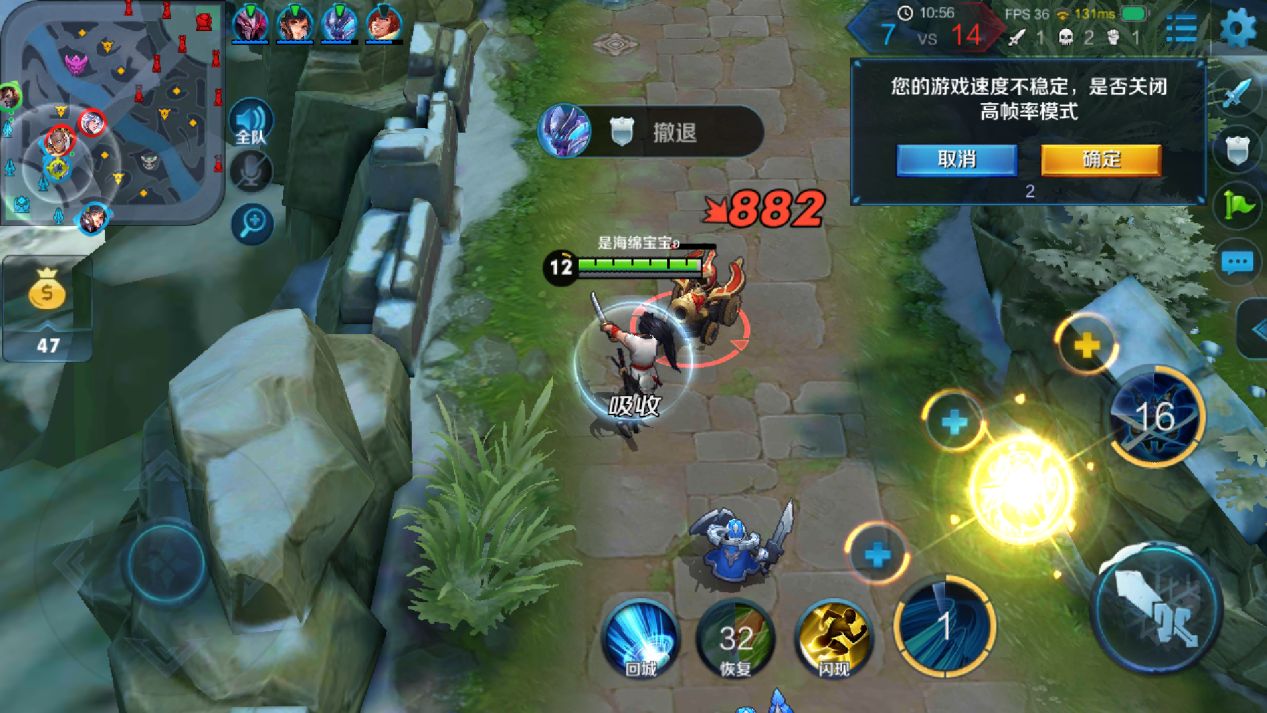Cast the 闪现 flash spell
The width and height of the screenshot is (1267, 713).
(x=833, y=638)
